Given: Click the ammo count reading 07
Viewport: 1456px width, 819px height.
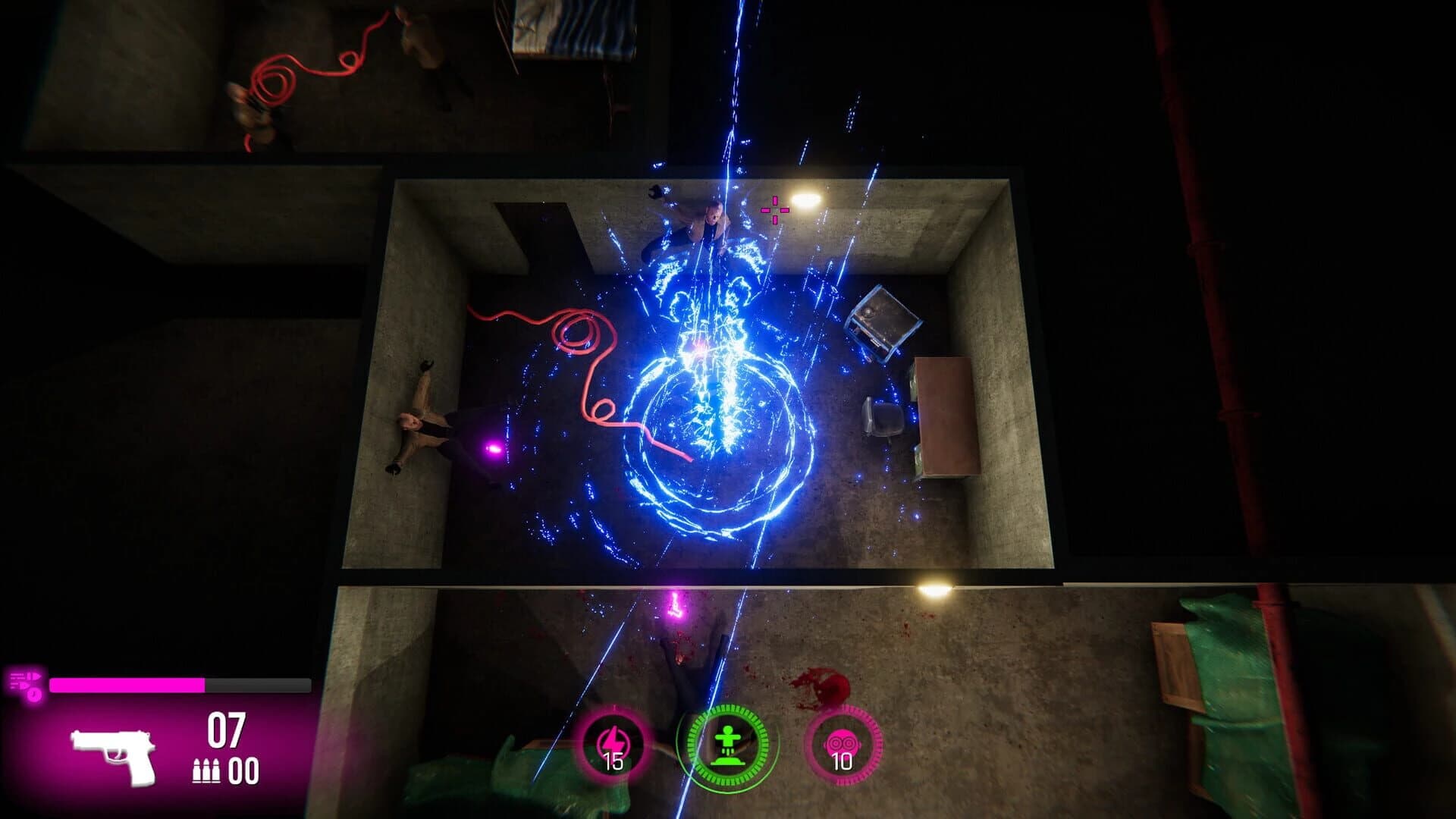Looking at the screenshot, I should (227, 729).
